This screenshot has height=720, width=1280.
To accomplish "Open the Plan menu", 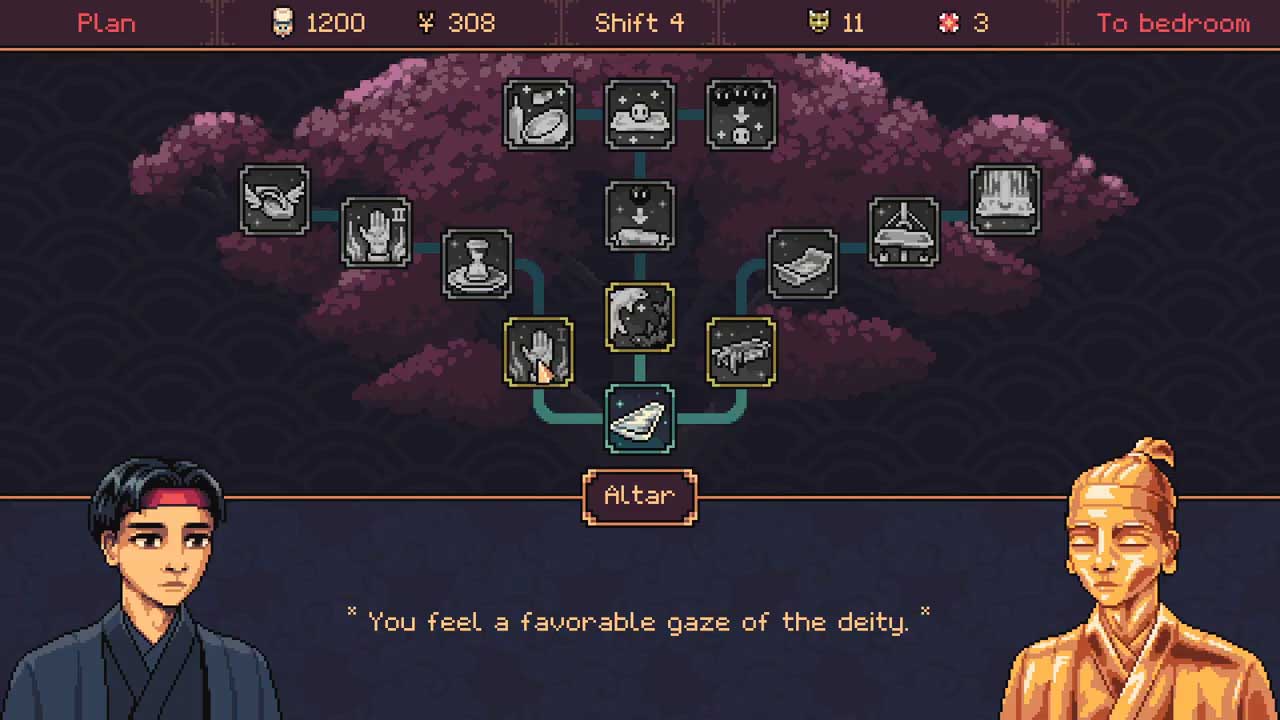I will 106,23.
